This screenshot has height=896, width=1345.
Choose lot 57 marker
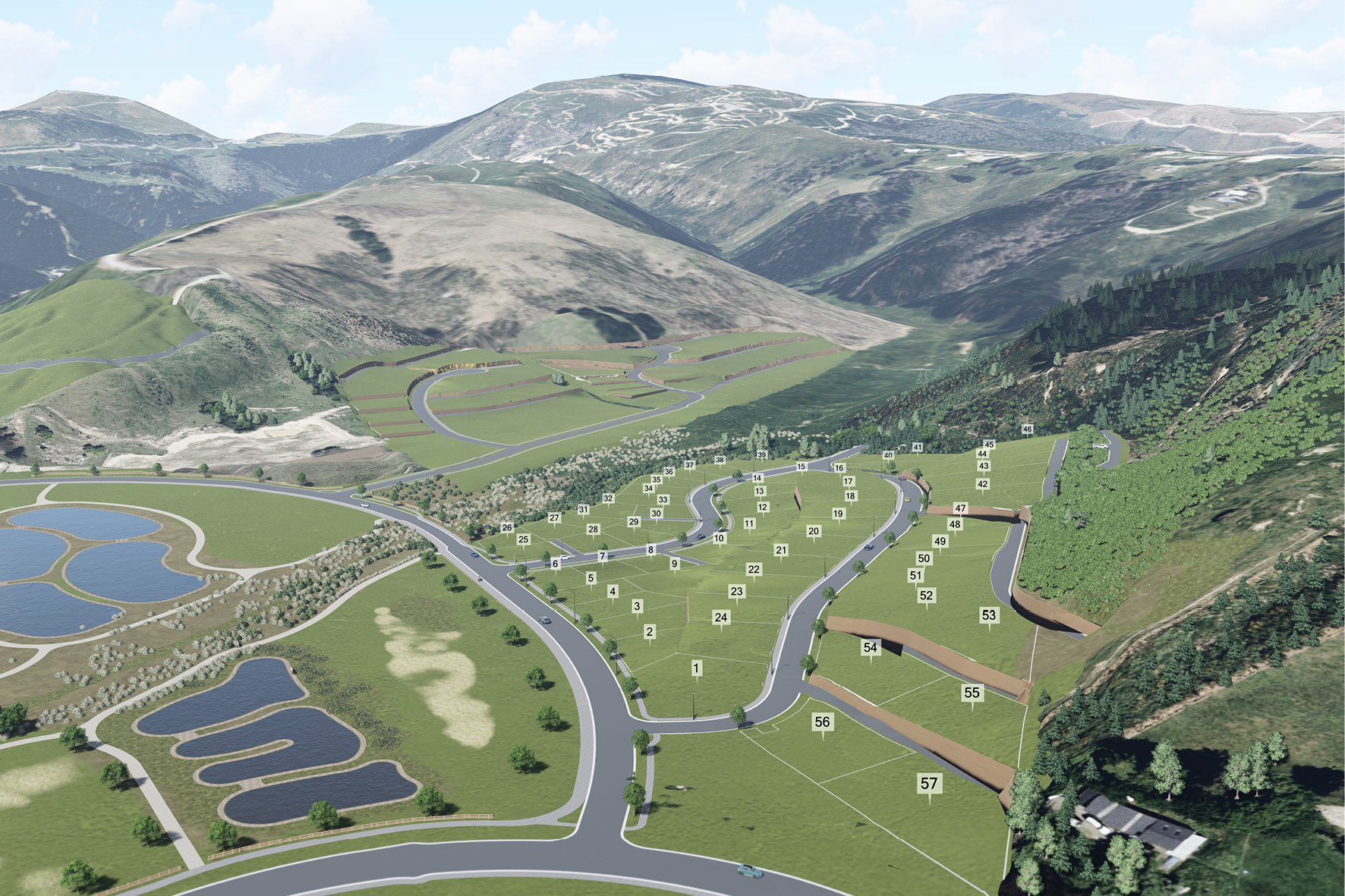click(x=928, y=783)
